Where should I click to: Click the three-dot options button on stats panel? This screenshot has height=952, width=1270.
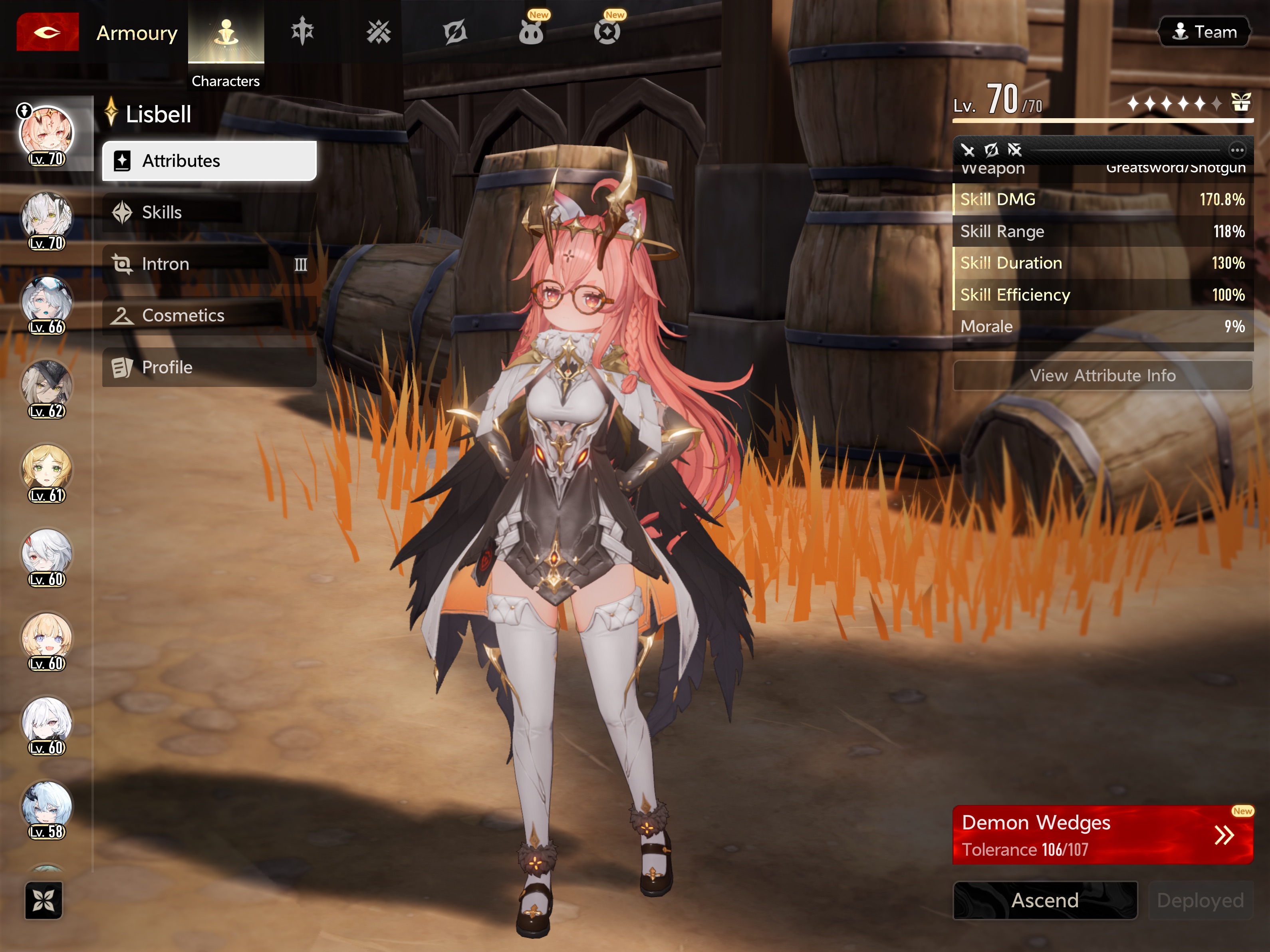tap(1237, 151)
